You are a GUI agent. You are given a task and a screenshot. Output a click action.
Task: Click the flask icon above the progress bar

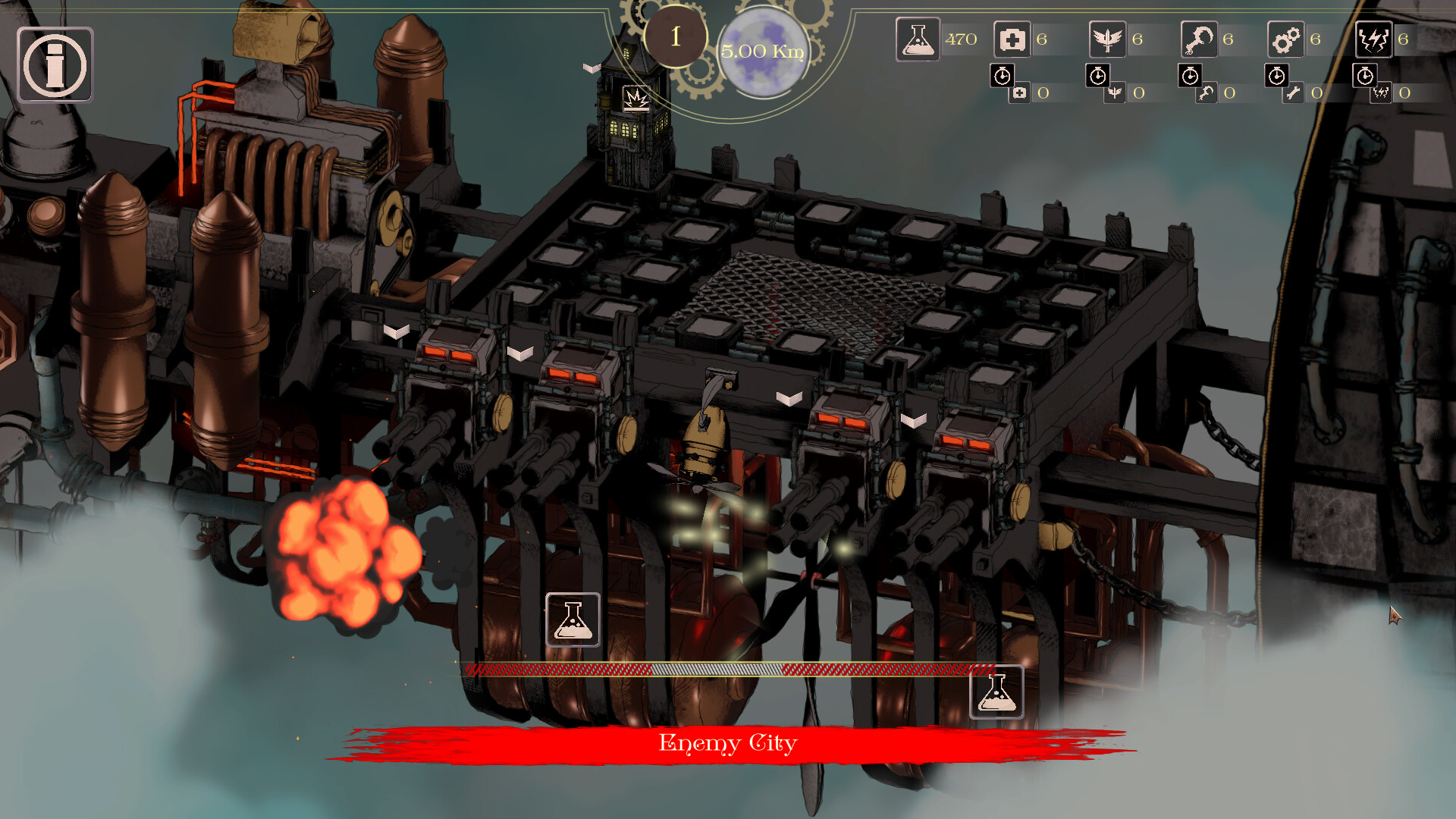(573, 620)
